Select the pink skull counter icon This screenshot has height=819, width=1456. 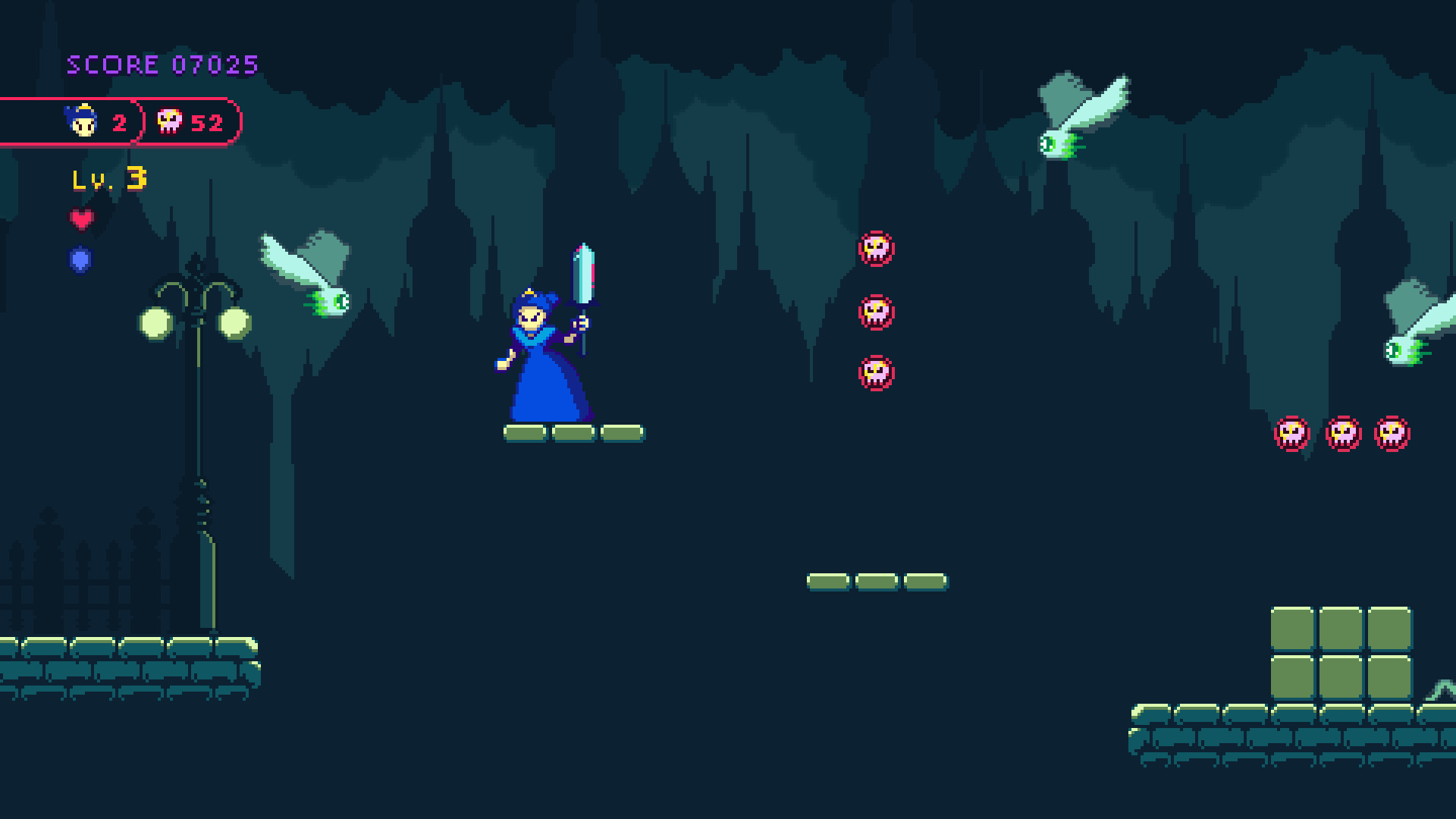point(168,121)
